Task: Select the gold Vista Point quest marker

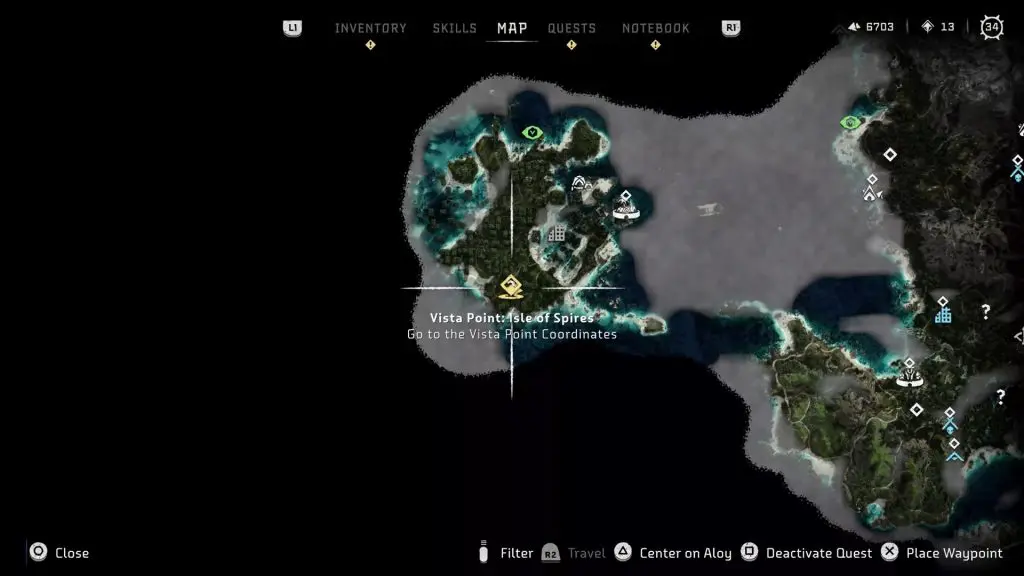Action: point(511,288)
